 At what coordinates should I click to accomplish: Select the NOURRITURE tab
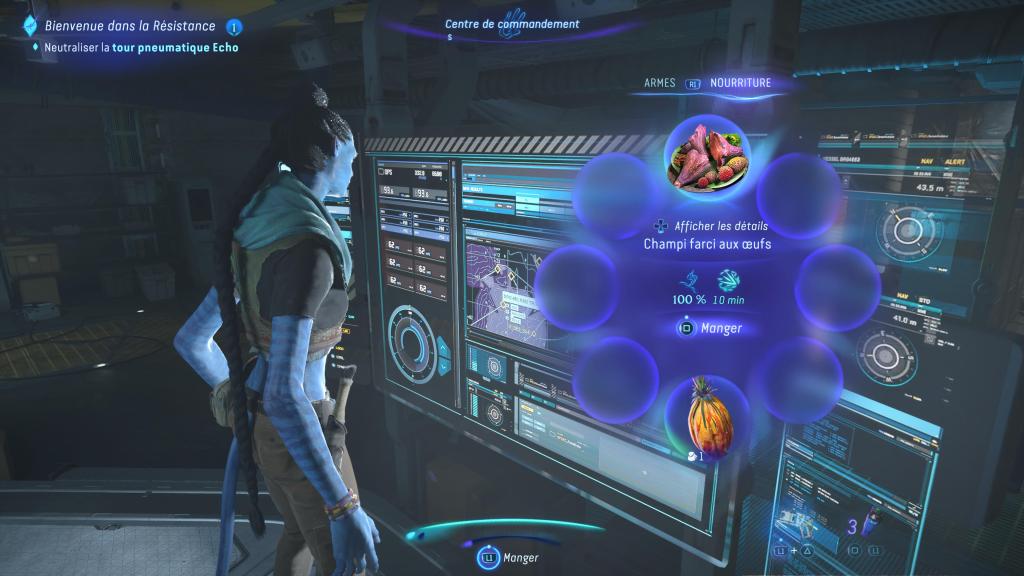(740, 83)
